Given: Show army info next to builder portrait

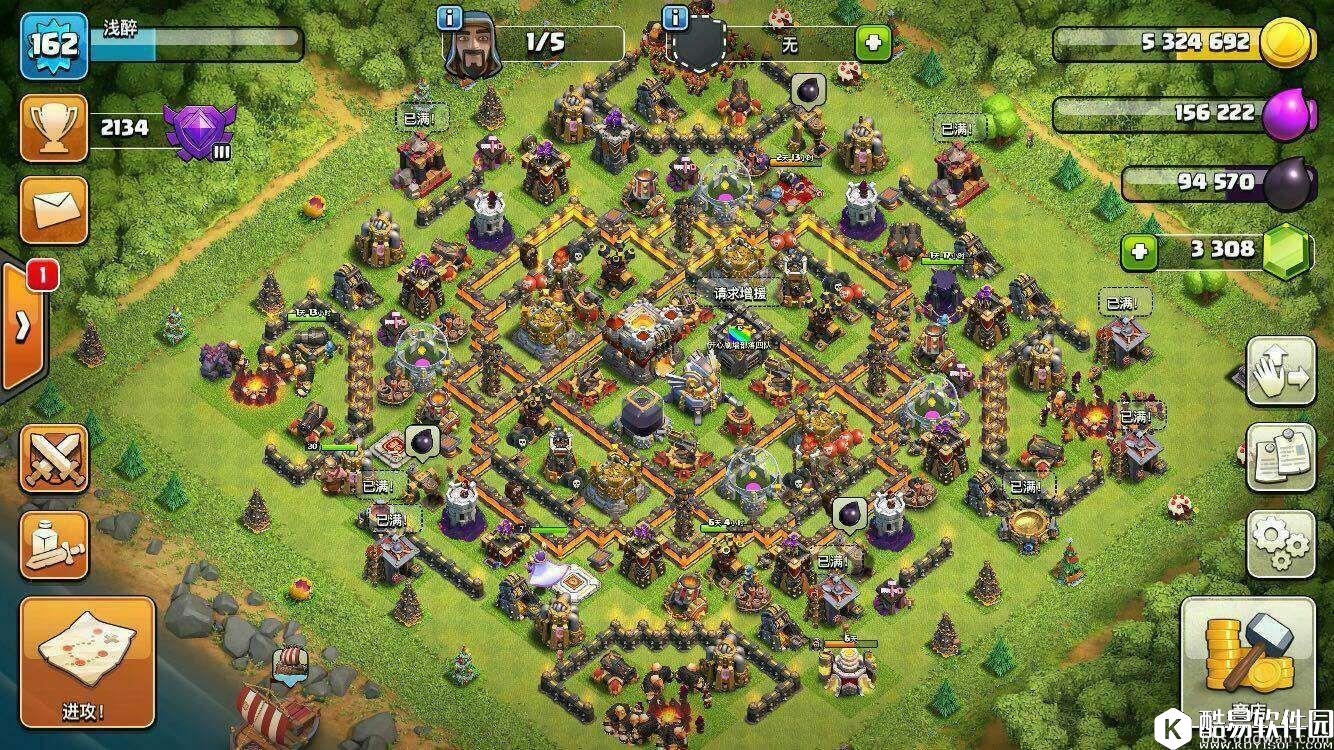Looking at the screenshot, I should pyautogui.click(x=450, y=18).
